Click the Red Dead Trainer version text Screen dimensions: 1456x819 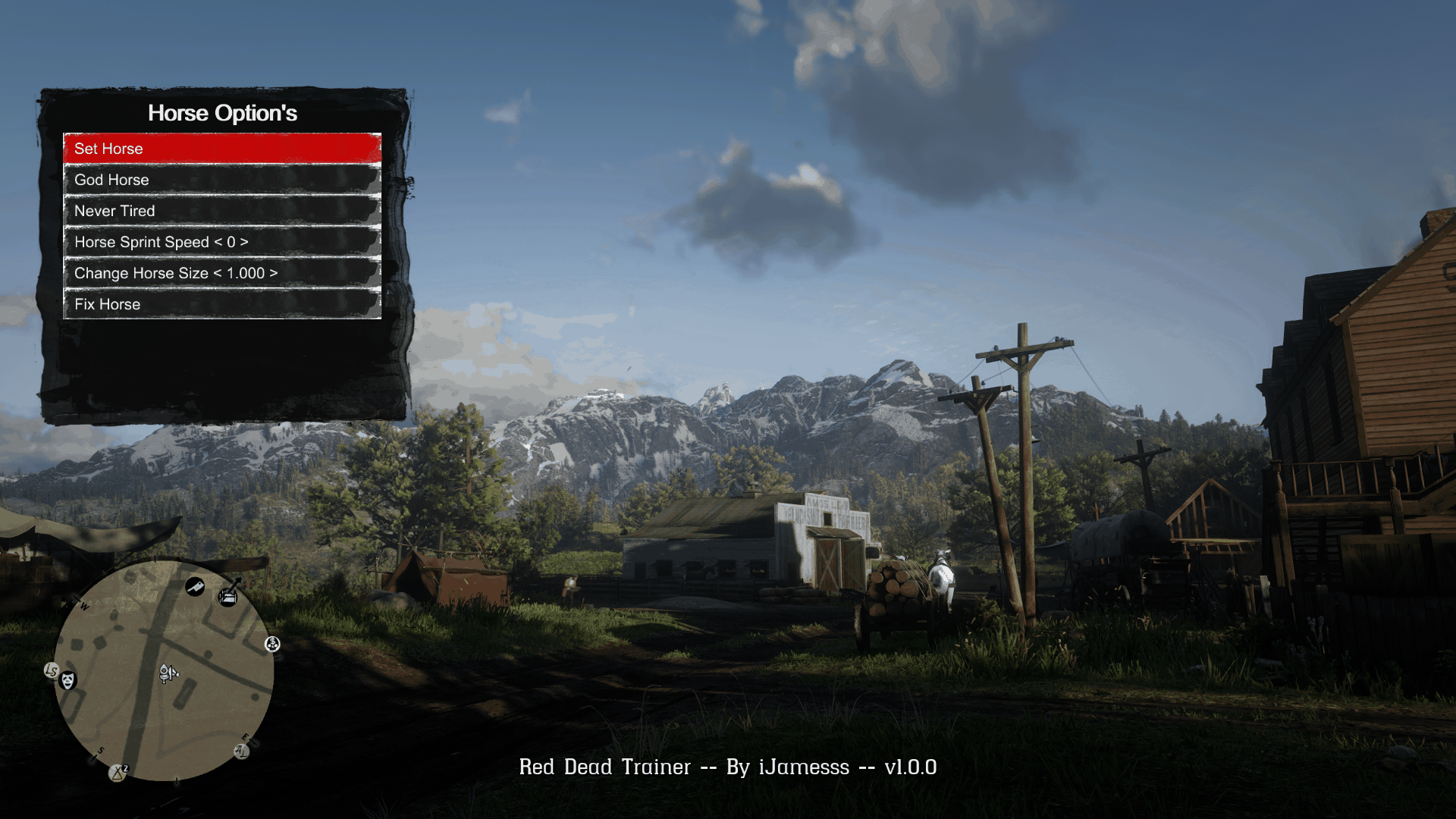[x=728, y=767]
